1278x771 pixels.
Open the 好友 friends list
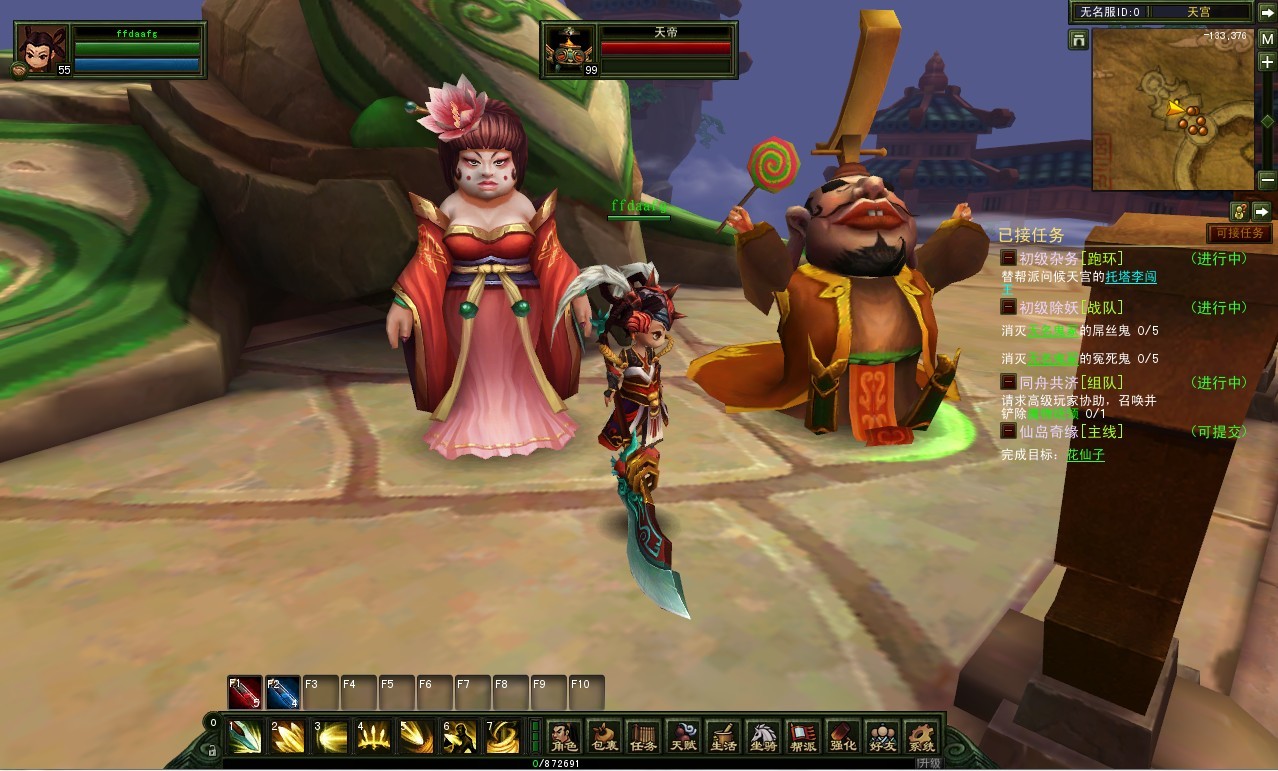click(x=881, y=738)
